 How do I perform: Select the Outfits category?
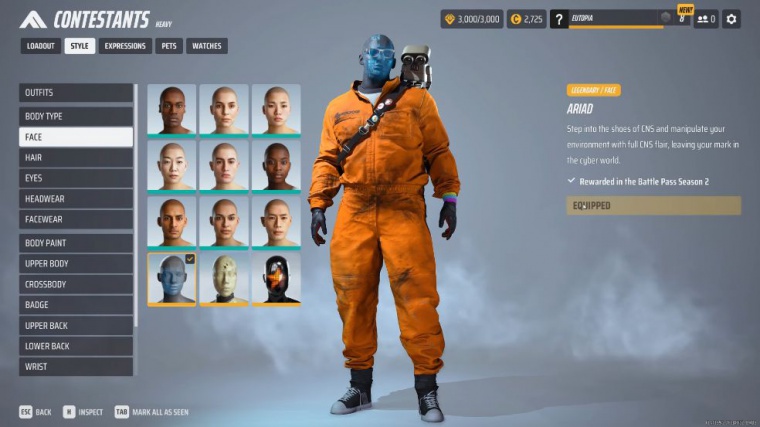pyautogui.click(x=76, y=93)
